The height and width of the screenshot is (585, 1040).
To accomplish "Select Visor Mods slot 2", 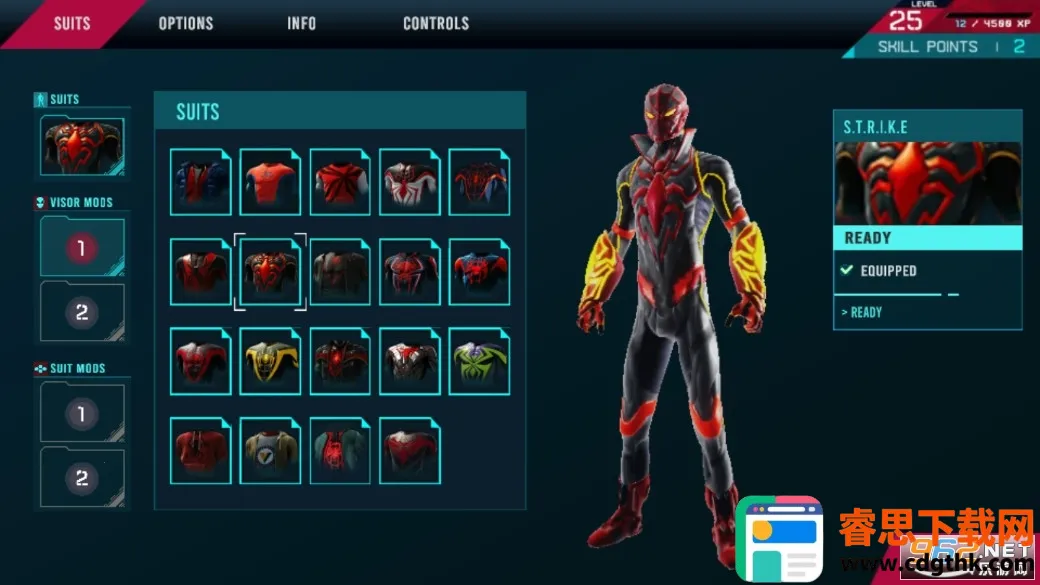I will click(x=83, y=312).
